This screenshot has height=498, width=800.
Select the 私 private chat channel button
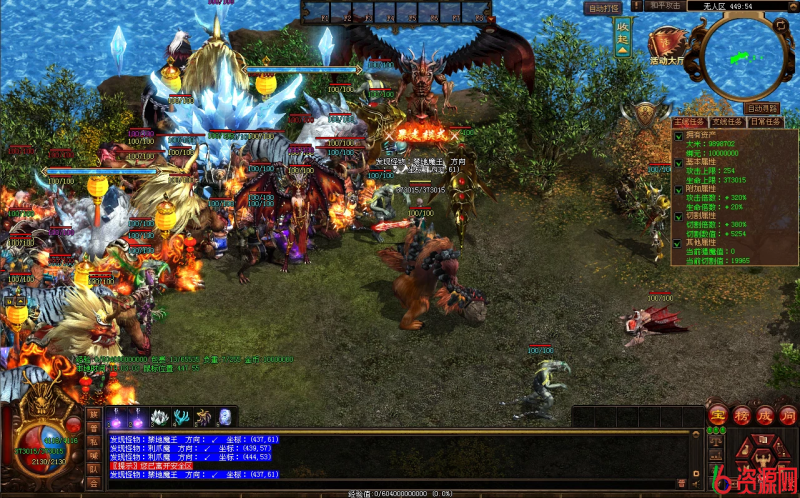pos(94,441)
